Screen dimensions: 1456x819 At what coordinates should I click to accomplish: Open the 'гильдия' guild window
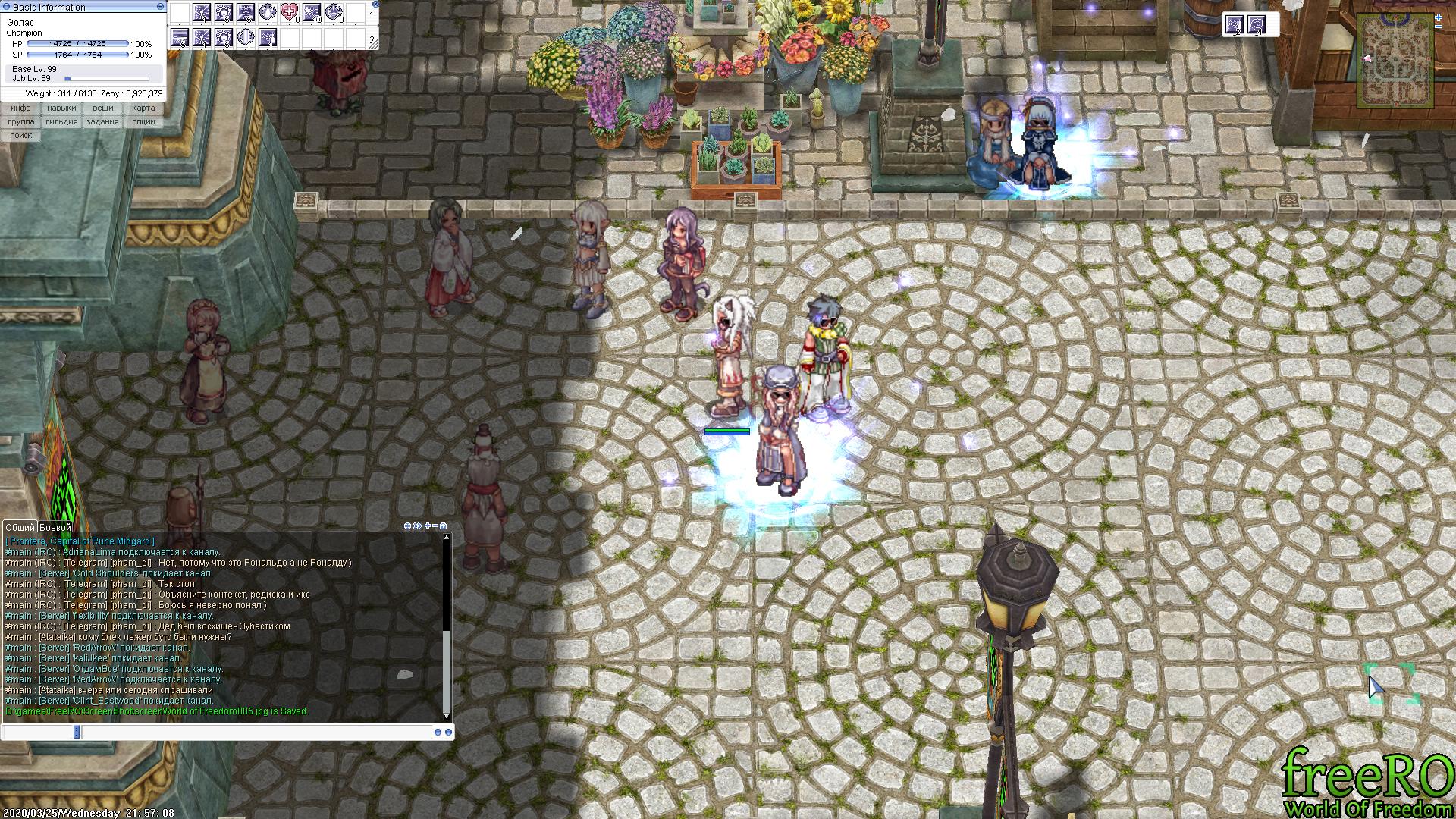click(61, 121)
